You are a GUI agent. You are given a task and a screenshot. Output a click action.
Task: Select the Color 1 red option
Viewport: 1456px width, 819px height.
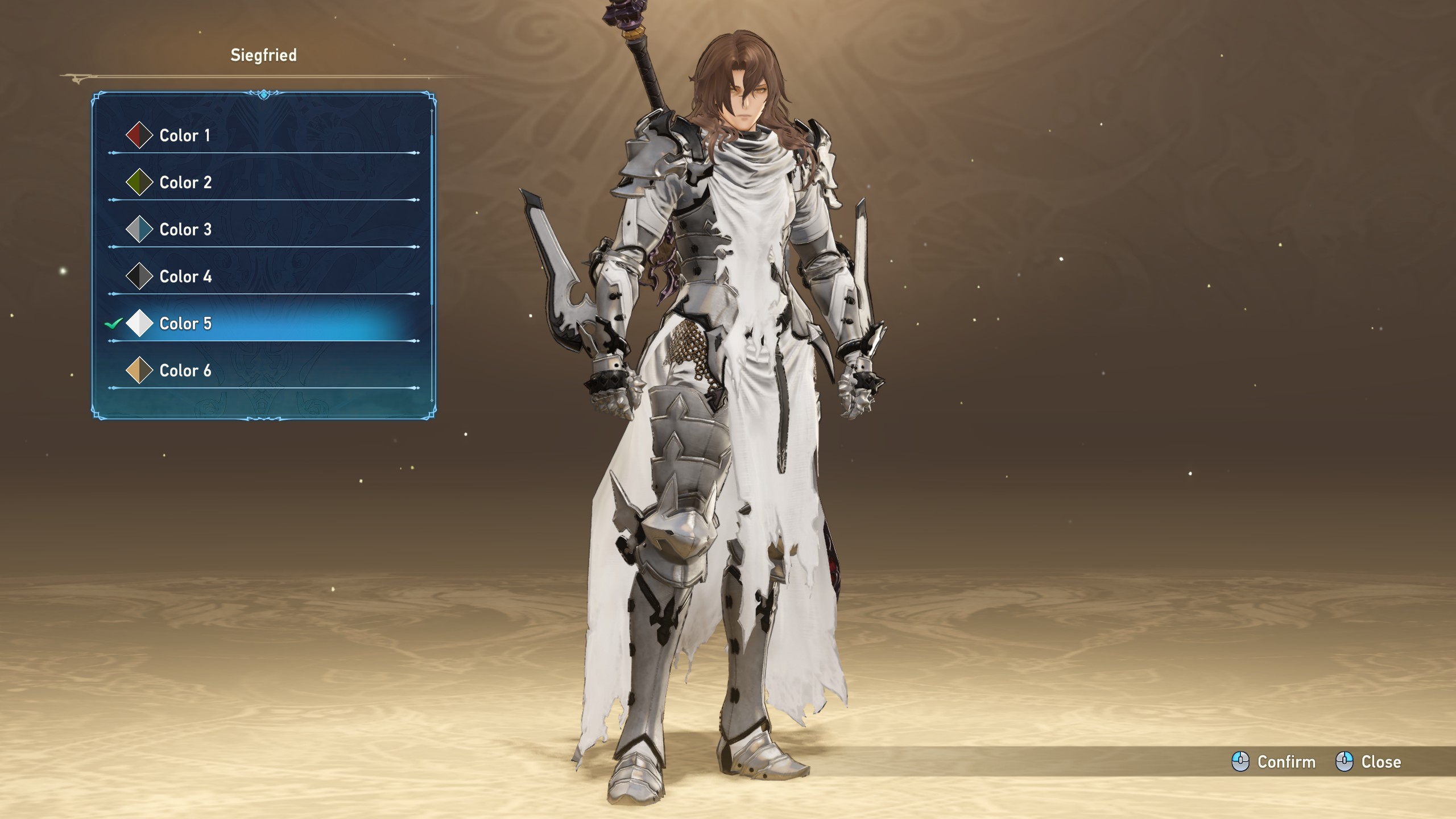[184, 135]
